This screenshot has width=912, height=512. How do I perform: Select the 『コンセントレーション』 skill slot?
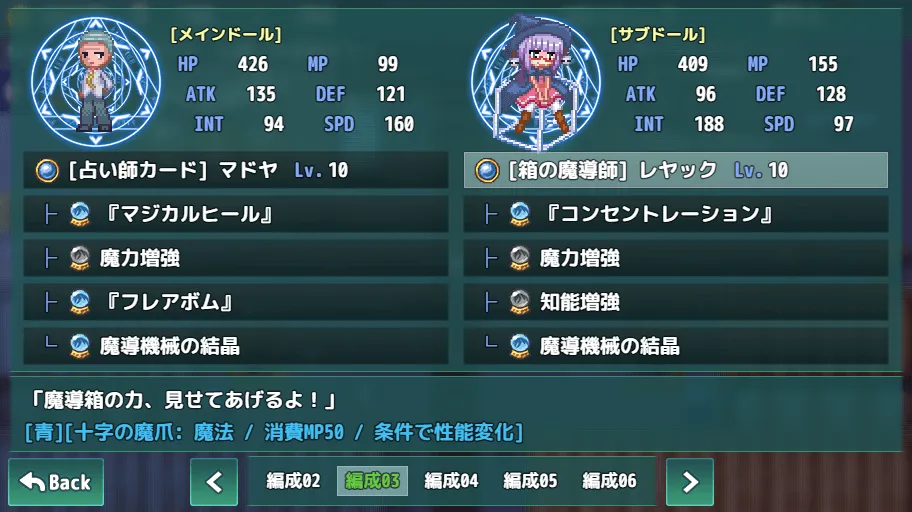coord(676,214)
